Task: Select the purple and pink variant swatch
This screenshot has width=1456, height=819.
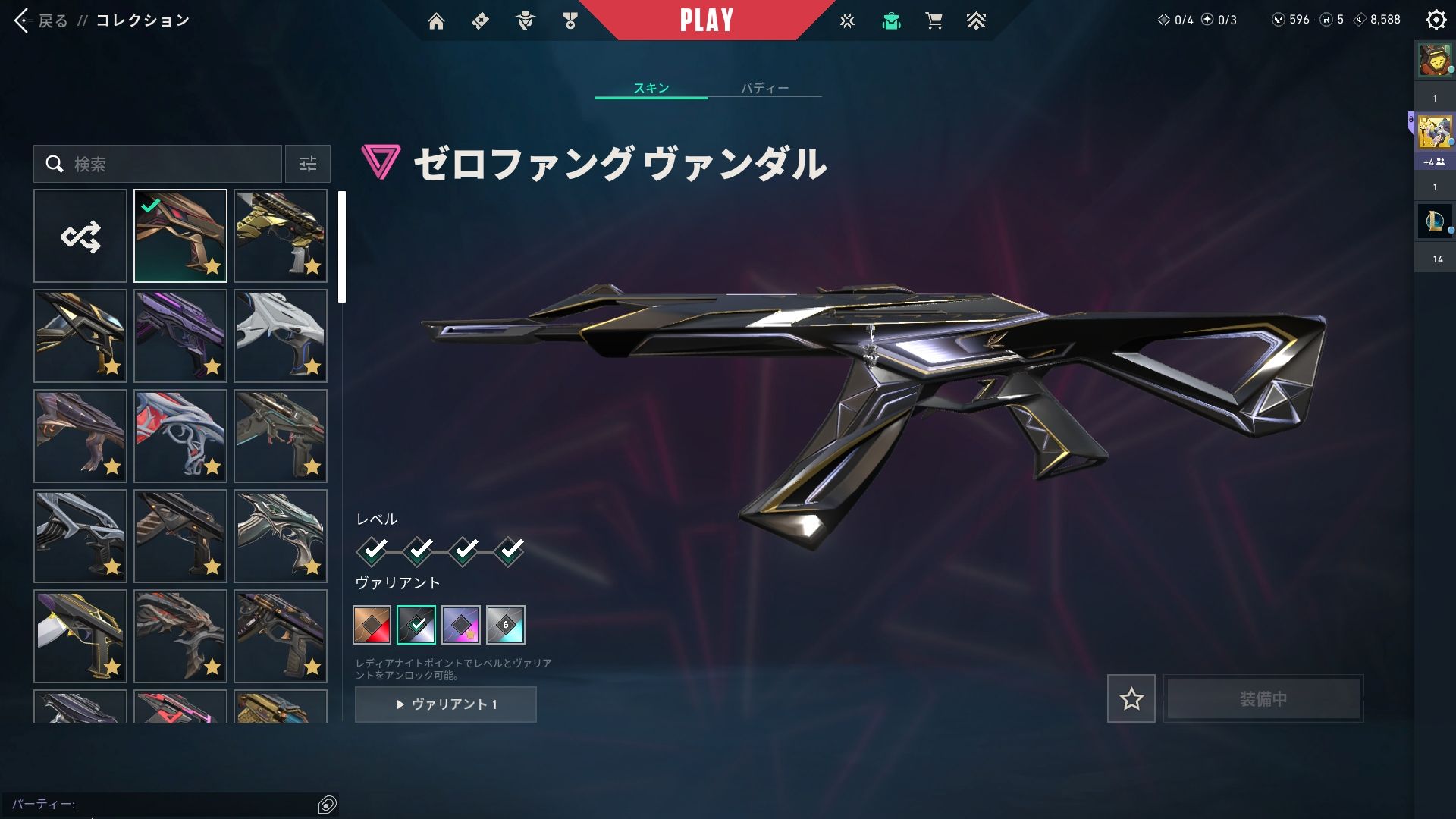Action: coord(461,625)
